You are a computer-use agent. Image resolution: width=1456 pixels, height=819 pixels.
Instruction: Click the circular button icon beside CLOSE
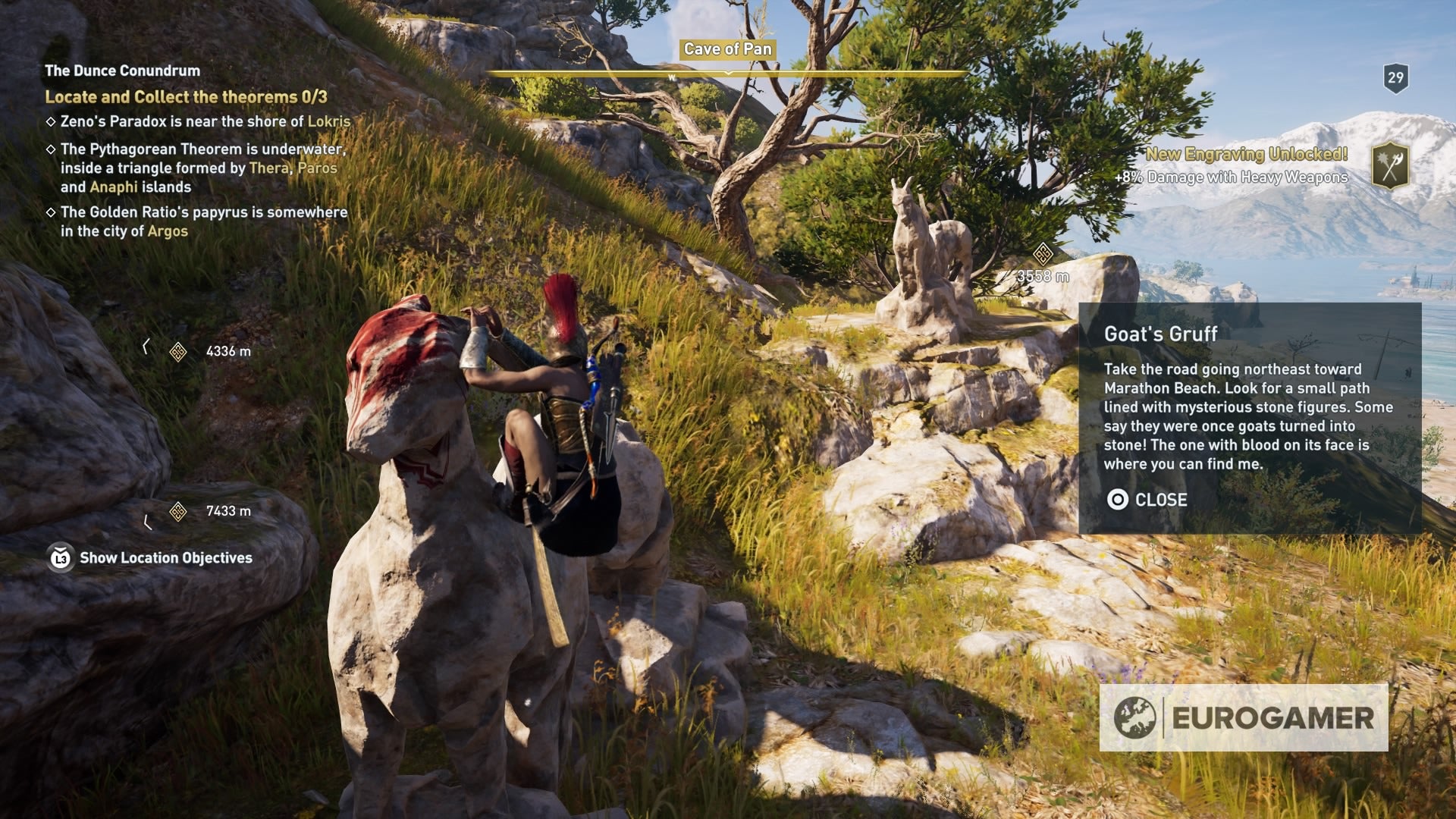[1118, 500]
